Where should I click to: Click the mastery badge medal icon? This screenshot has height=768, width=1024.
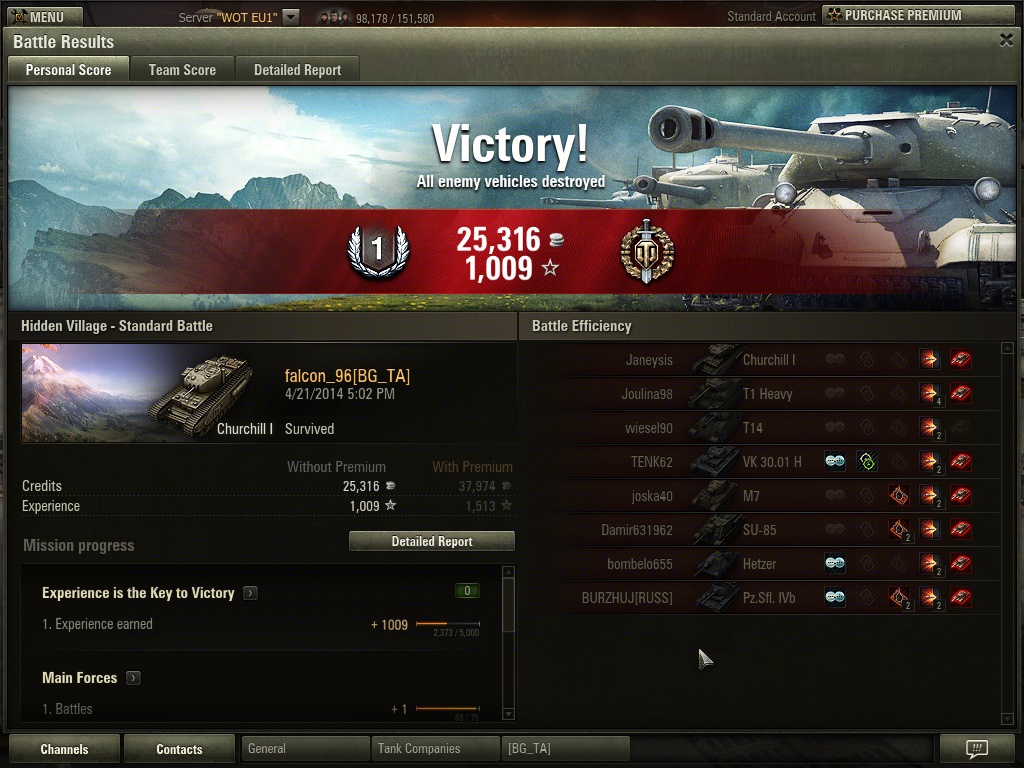(647, 252)
